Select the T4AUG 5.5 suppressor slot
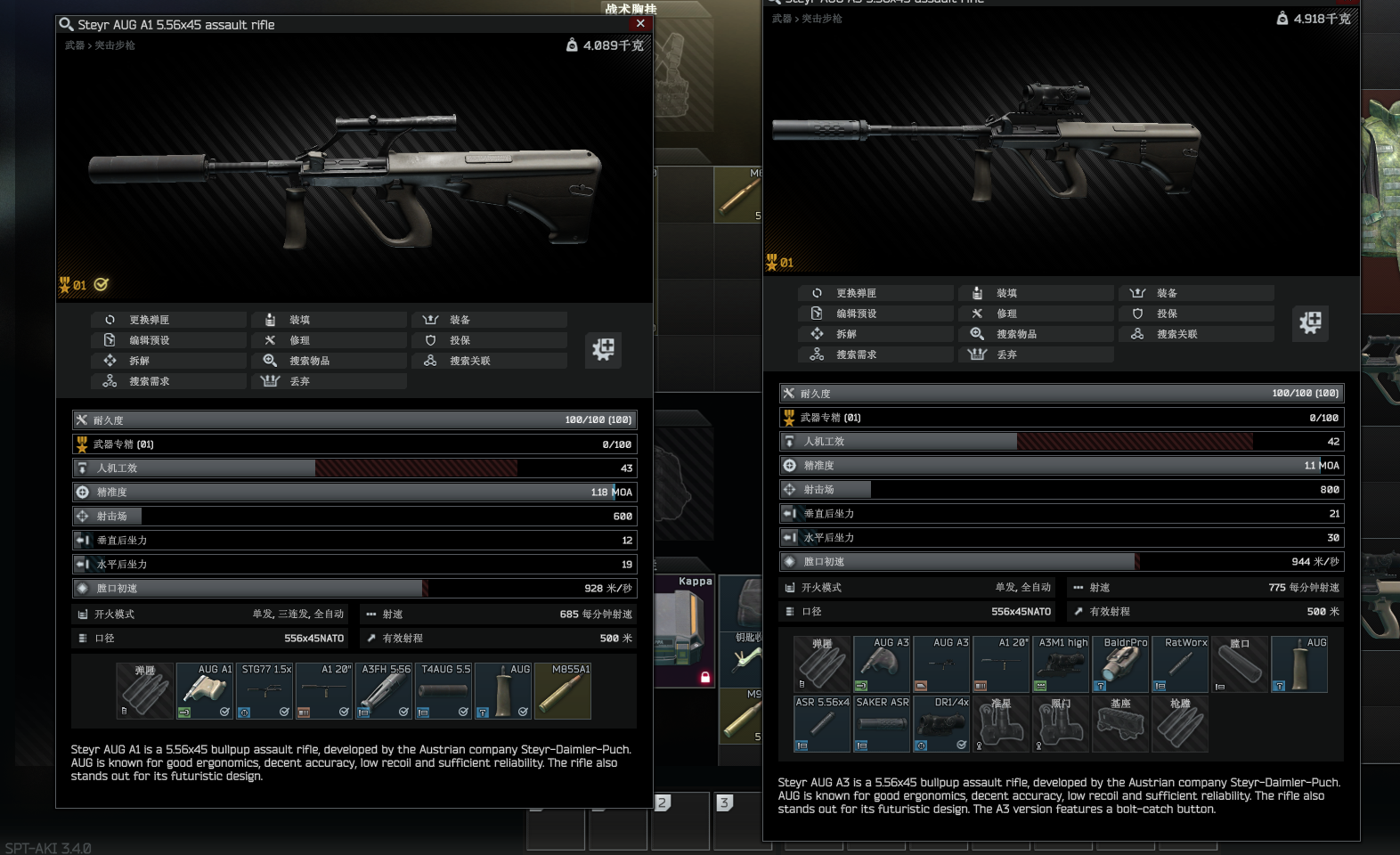Image resolution: width=1400 pixels, height=855 pixels. (444, 691)
